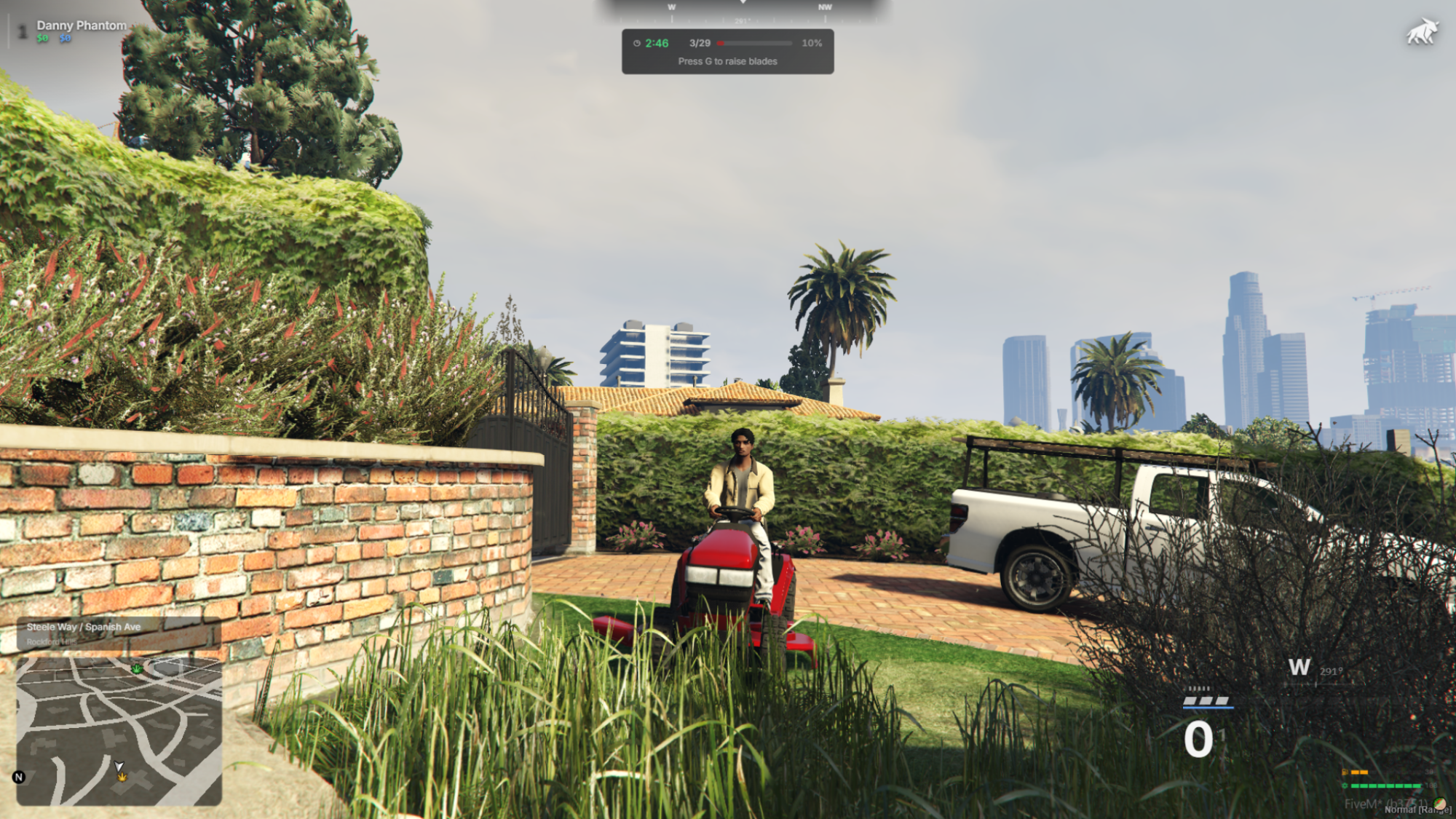Open the minimap in the corner

[119, 731]
